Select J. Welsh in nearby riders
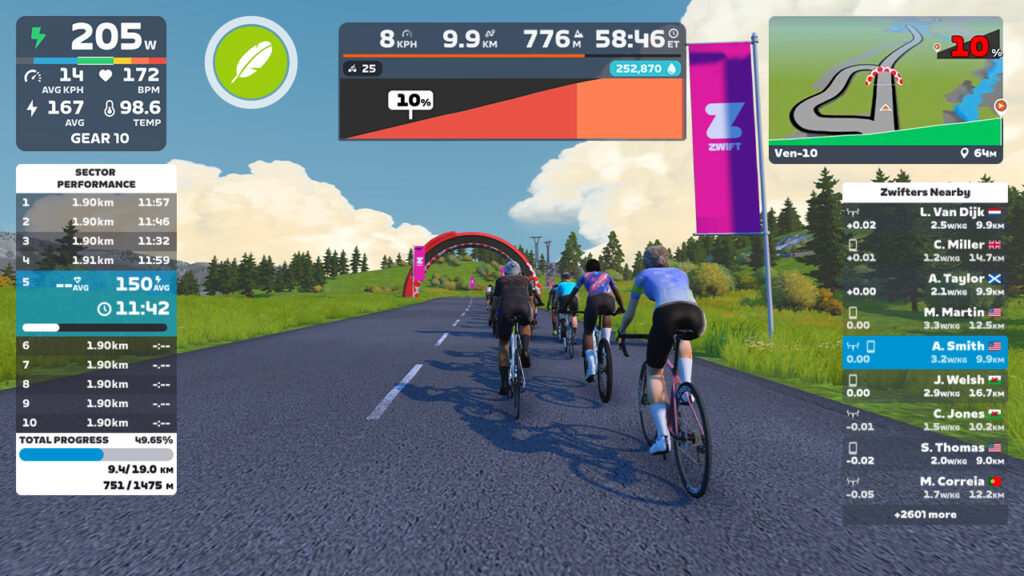Image resolution: width=1024 pixels, height=576 pixels. click(x=924, y=386)
